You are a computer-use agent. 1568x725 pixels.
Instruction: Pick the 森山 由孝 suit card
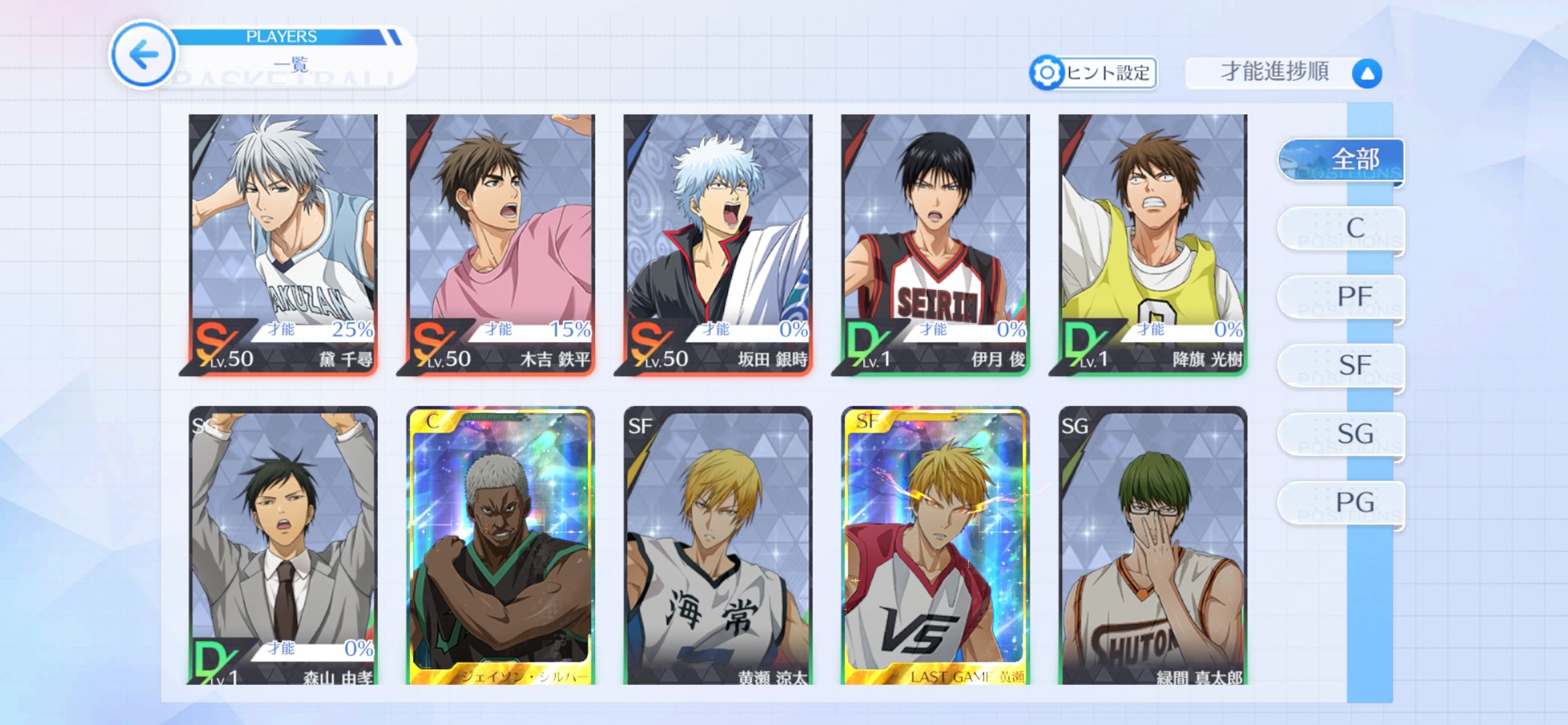[x=283, y=545]
